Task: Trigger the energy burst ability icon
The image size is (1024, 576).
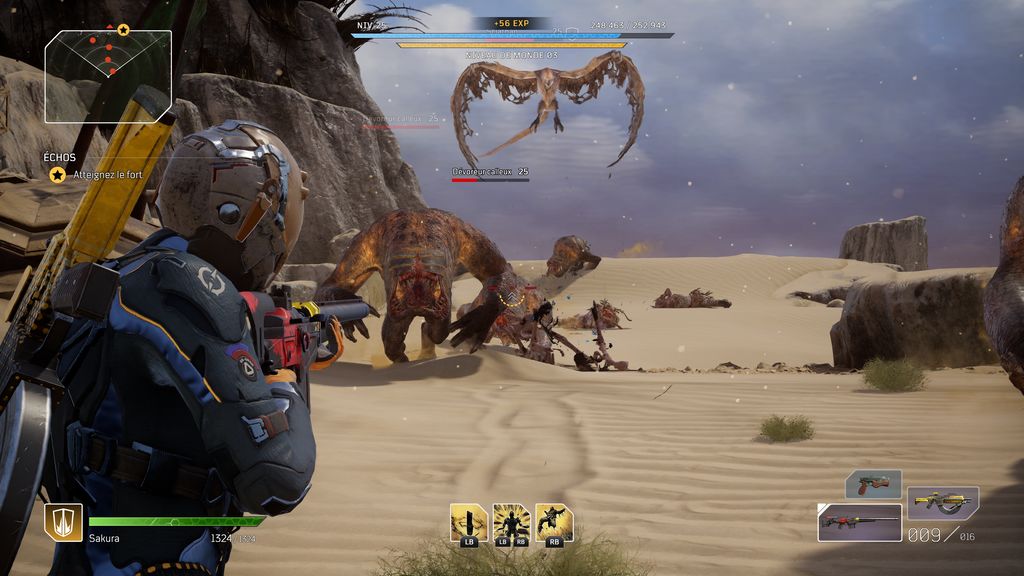Action: 511,523
